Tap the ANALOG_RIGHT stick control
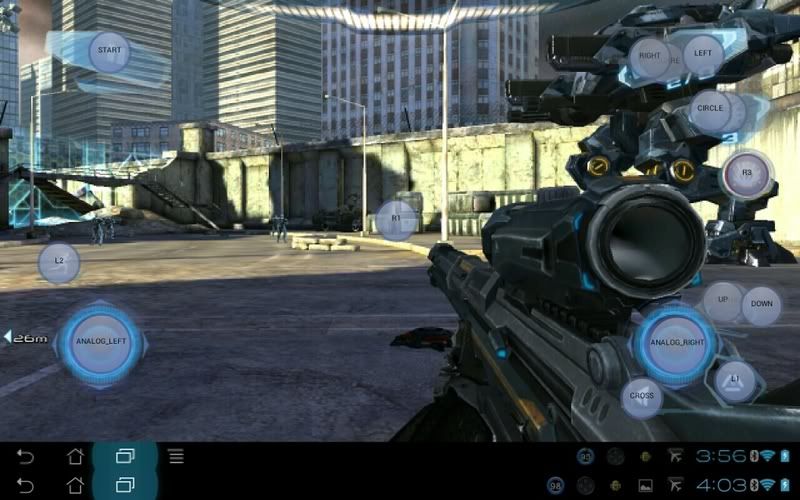Screen dimensions: 800x500 [x=677, y=342]
